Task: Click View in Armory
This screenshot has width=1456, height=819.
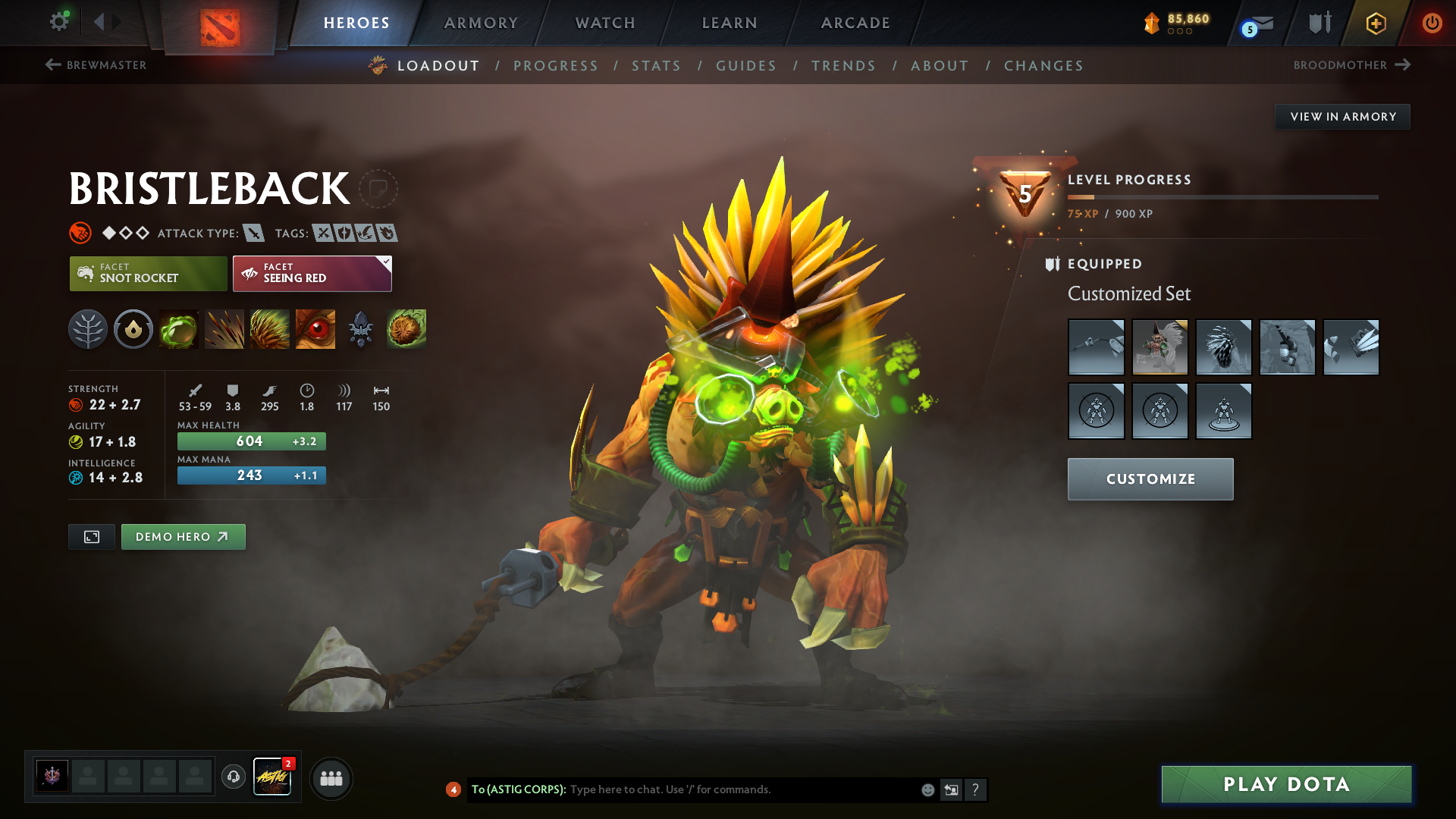Action: tap(1342, 117)
